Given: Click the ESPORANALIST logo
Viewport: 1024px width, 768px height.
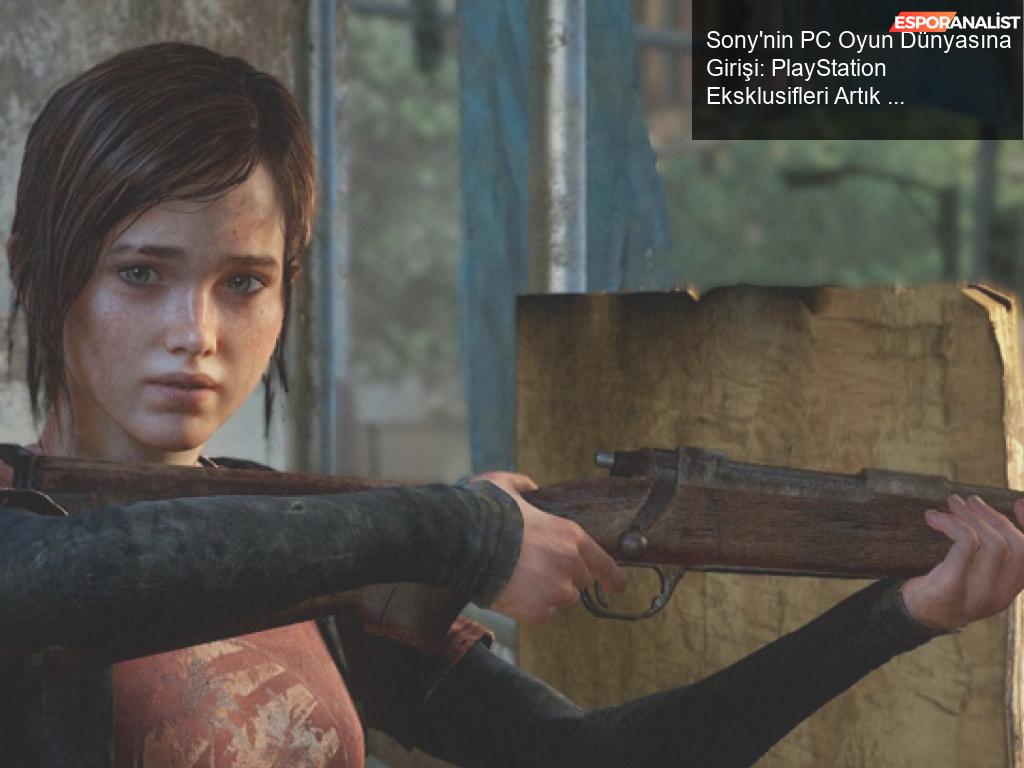Looking at the screenshot, I should [x=955, y=21].
